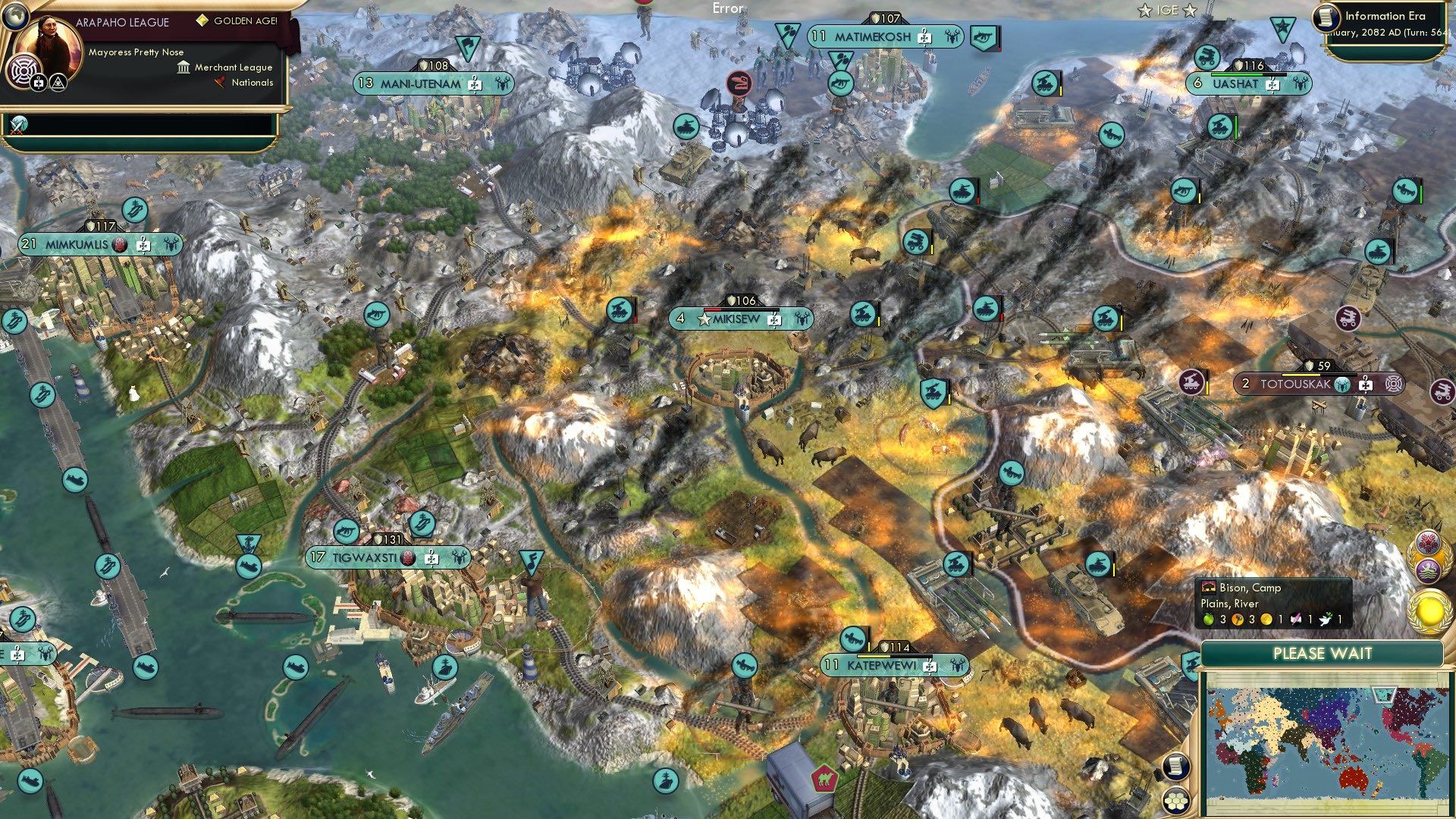Image resolution: width=1456 pixels, height=819 pixels.
Task: Select the Nationals ideology flag icon
Action: click(x=219, y=82)
